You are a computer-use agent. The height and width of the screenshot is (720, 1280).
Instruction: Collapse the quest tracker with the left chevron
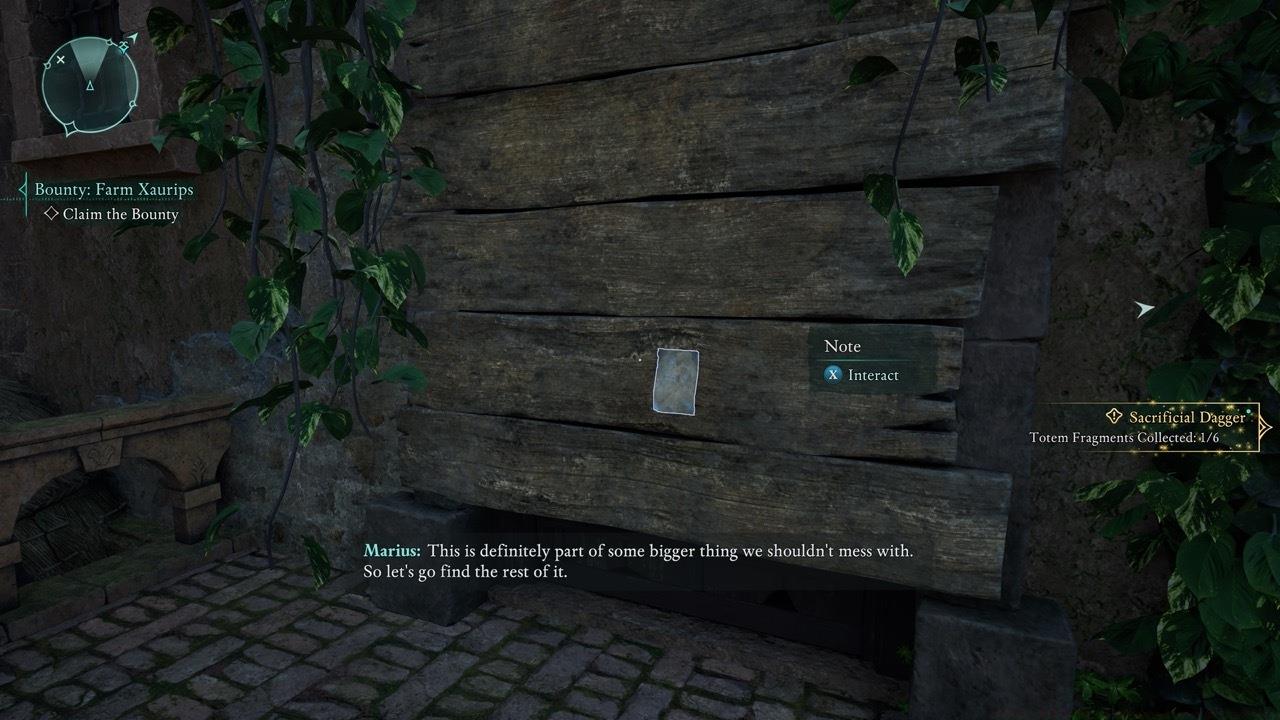[21, 188]
